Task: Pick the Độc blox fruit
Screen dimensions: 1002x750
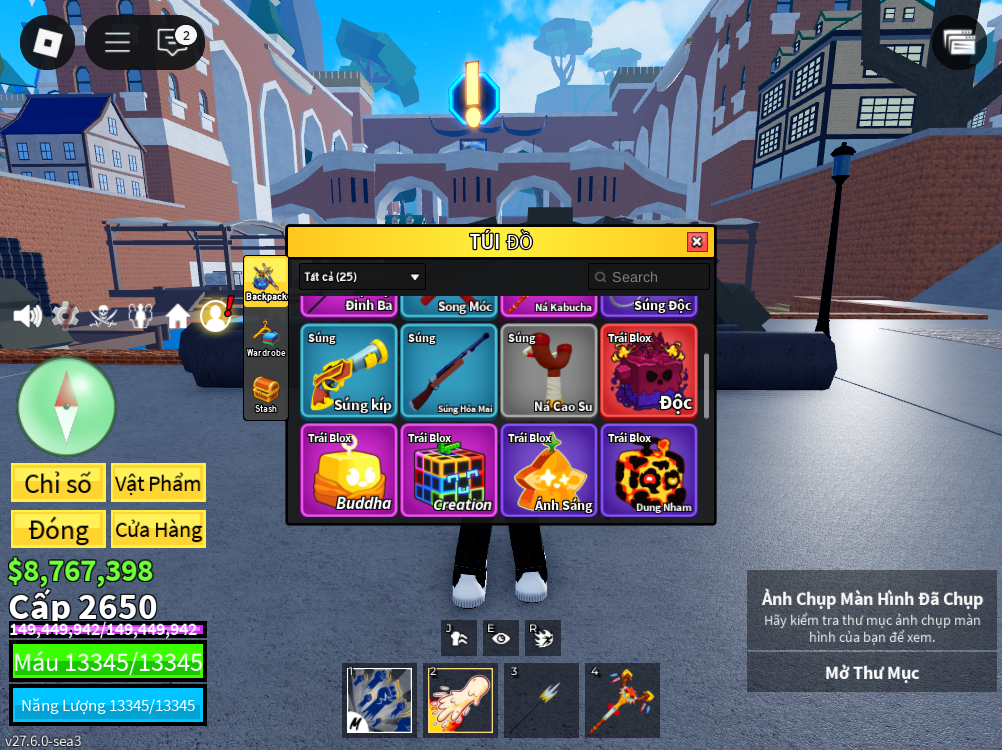Action: coord(649,370)
